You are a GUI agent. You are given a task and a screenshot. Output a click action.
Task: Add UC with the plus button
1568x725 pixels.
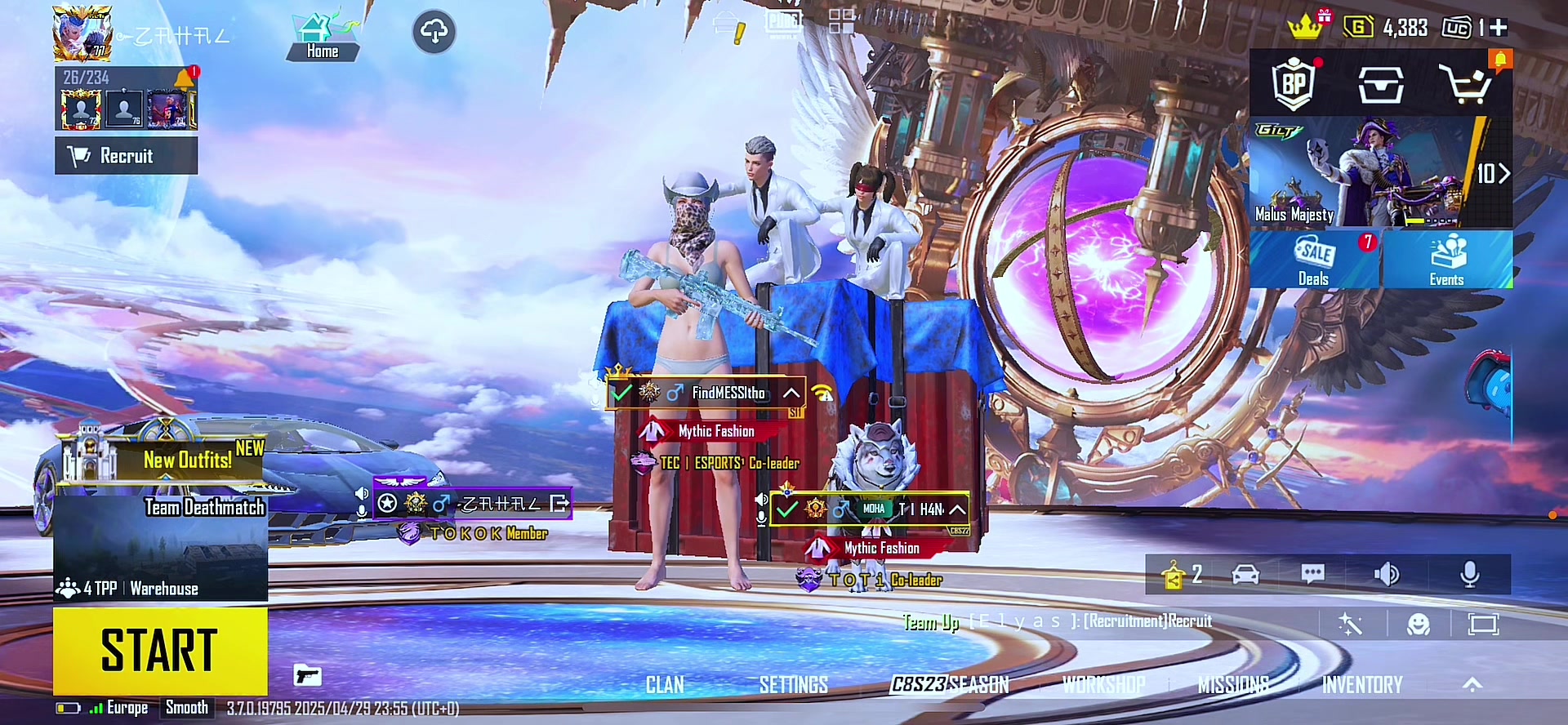pyautogui.click(x=1499, y=28)
